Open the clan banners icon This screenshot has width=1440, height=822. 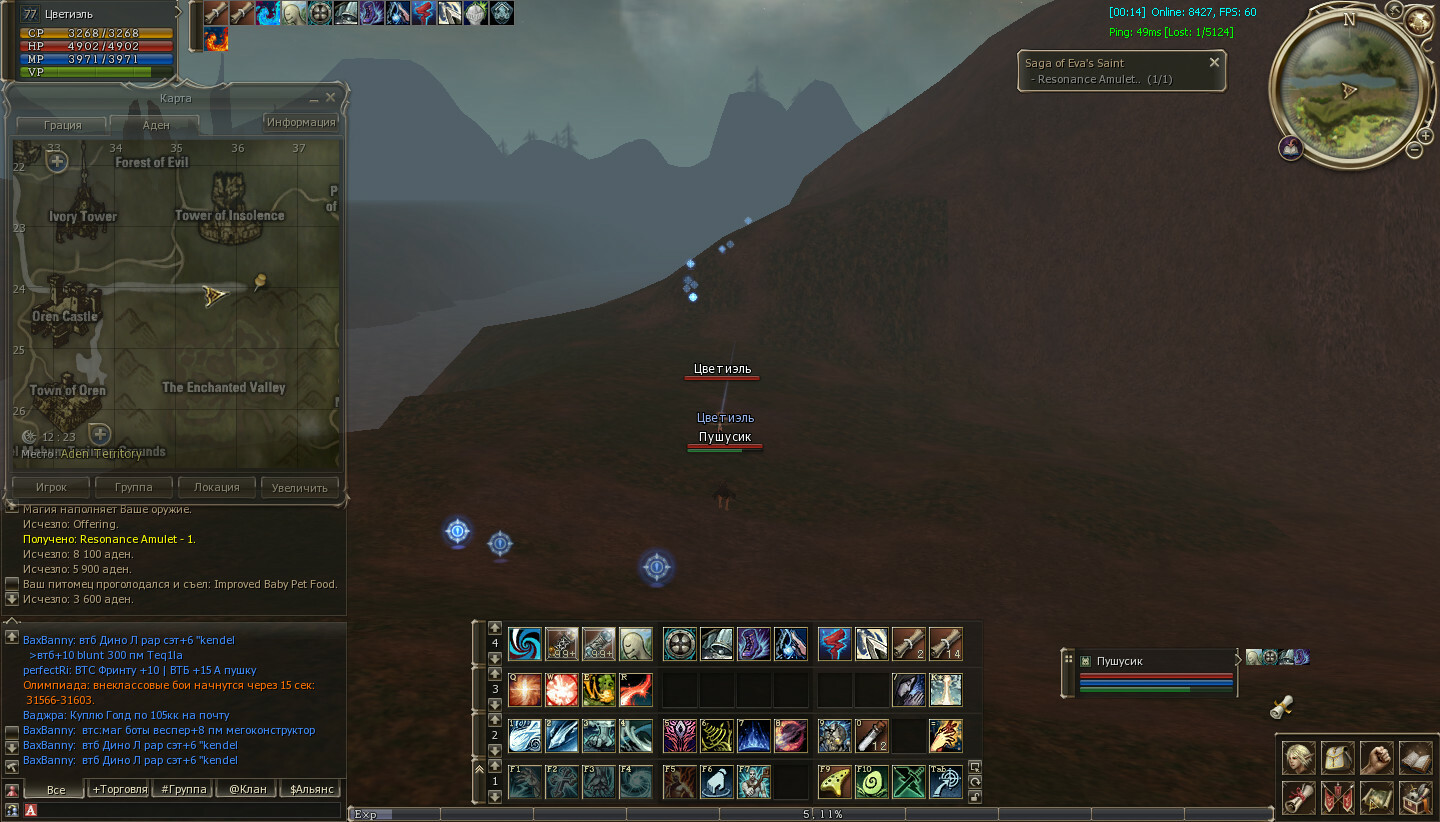pos(1338,797)
